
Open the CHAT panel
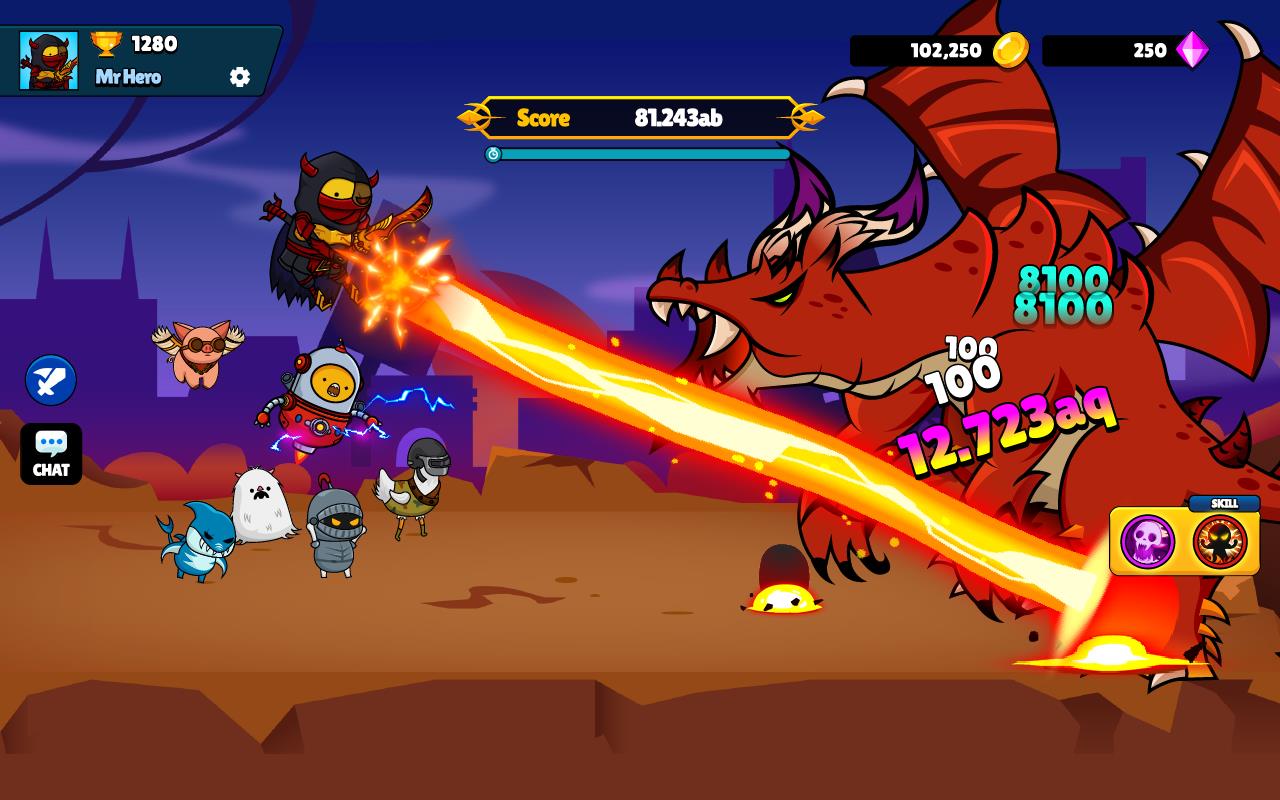tap(50, 455)
